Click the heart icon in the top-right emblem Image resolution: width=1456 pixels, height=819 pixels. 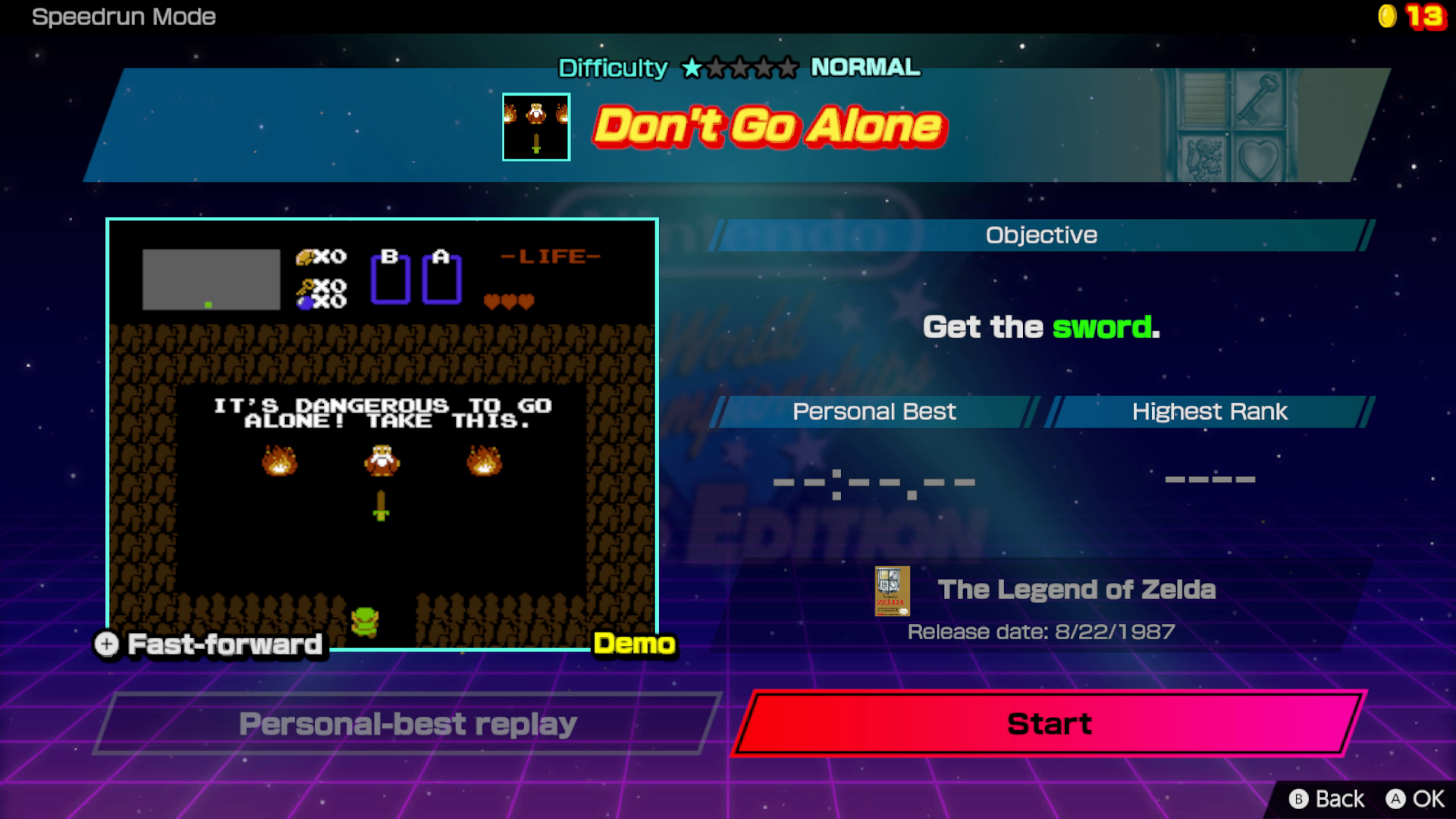point(1259,161)
